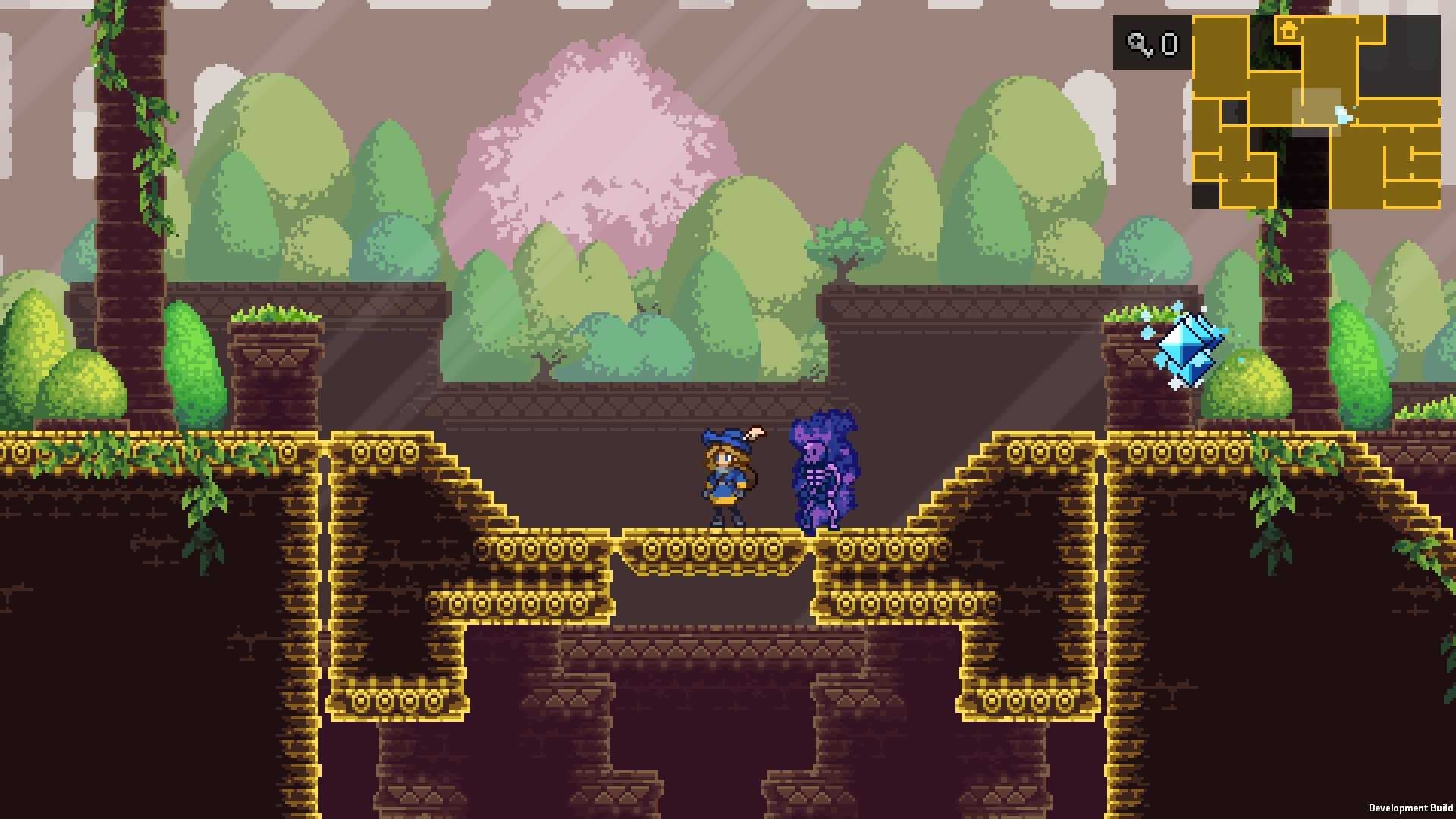Toggle the highlighted current room on the minimap
Screen dimensions: 1456x819
pos(1316,111)
